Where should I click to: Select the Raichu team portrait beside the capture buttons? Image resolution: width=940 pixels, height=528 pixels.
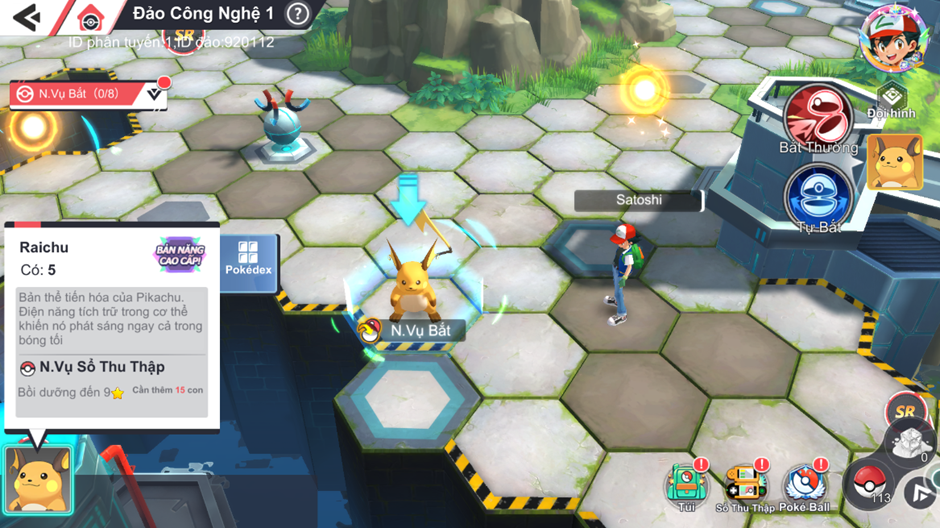pyautogui.click(x=894, y=162)
